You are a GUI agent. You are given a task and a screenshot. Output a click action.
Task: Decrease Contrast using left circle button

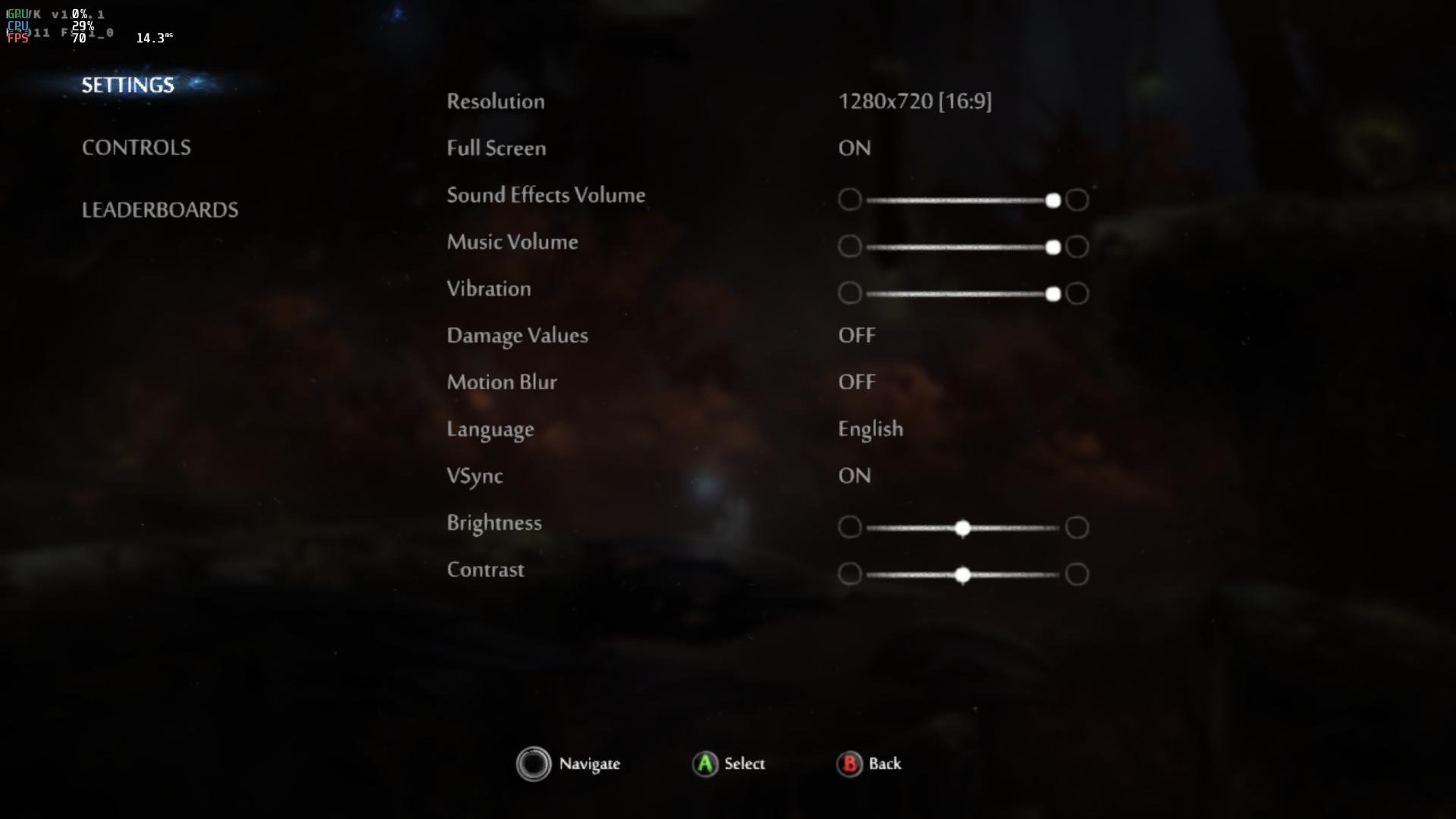pos(850,574)
